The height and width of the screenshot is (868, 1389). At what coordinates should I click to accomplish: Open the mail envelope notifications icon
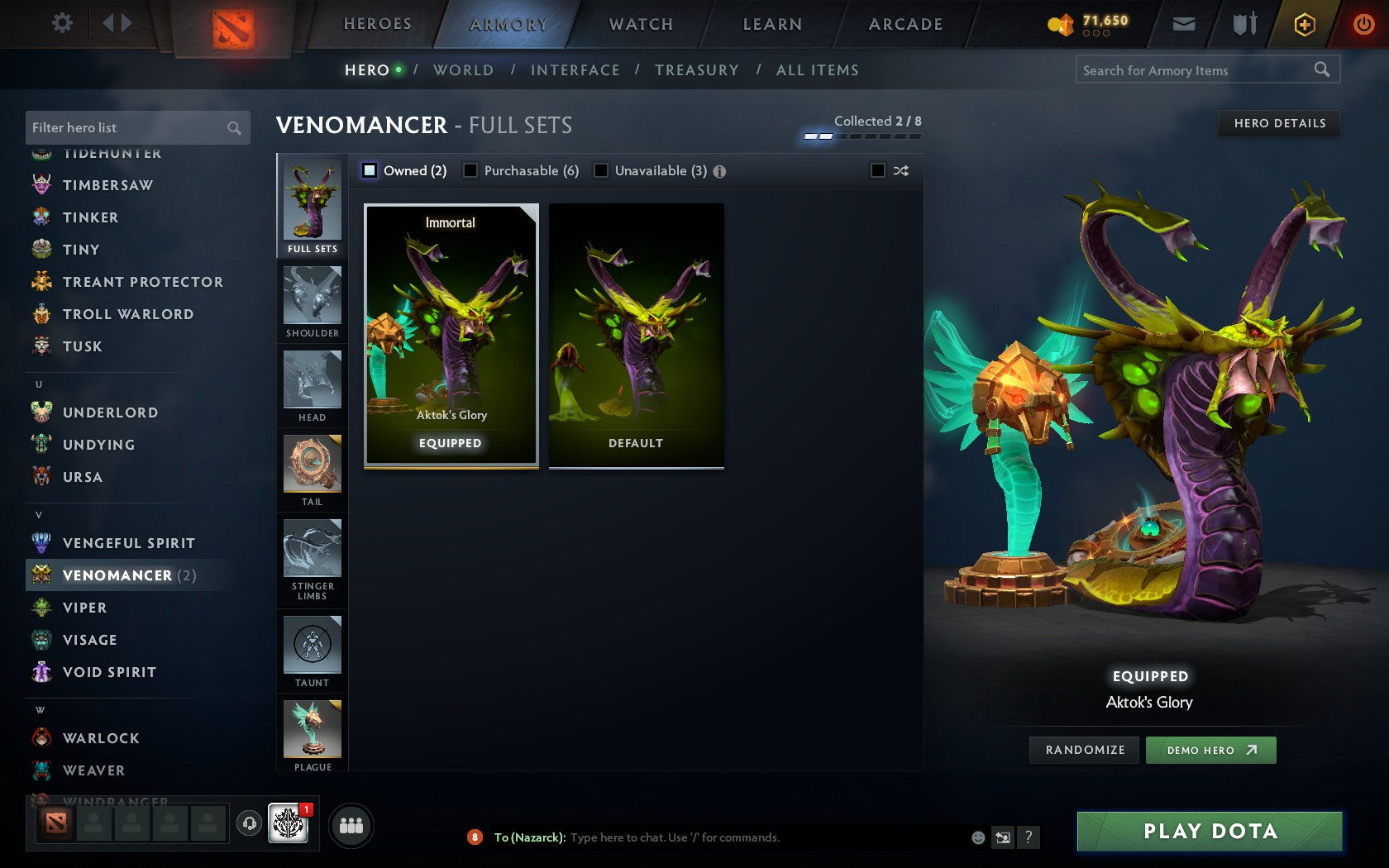tap(1184, 24)
